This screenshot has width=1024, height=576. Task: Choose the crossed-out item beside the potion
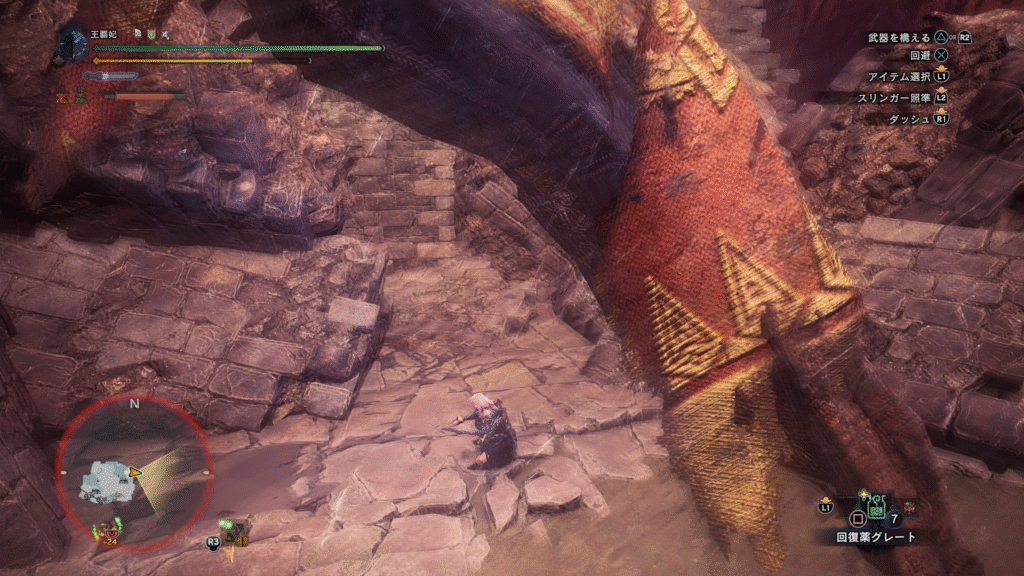pos(912,509)
